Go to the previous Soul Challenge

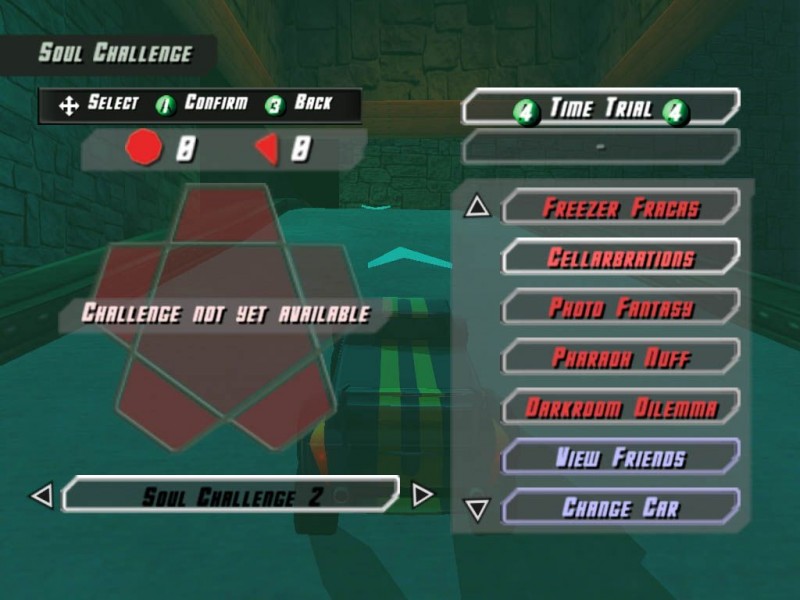pyautogui.click(x=41, y=495)
